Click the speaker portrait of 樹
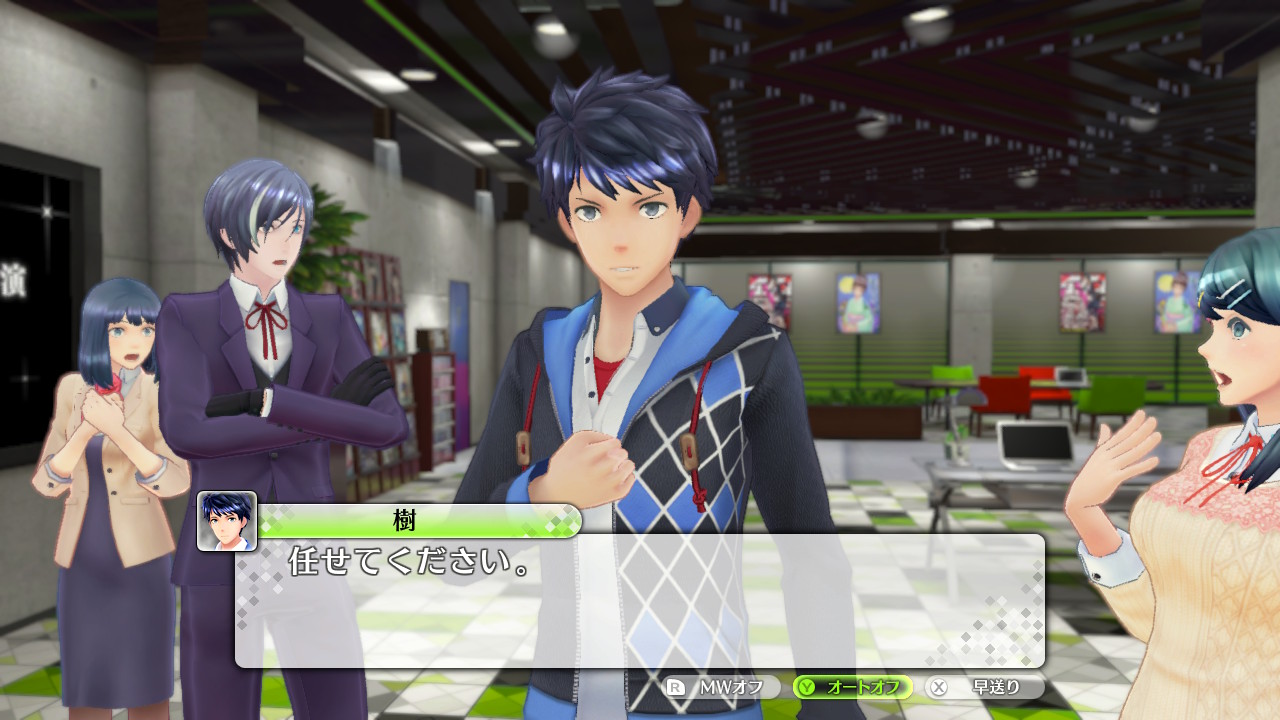The width and height of the screenshot is (1280, 720). pyautogui.click(x=227, y=521)
